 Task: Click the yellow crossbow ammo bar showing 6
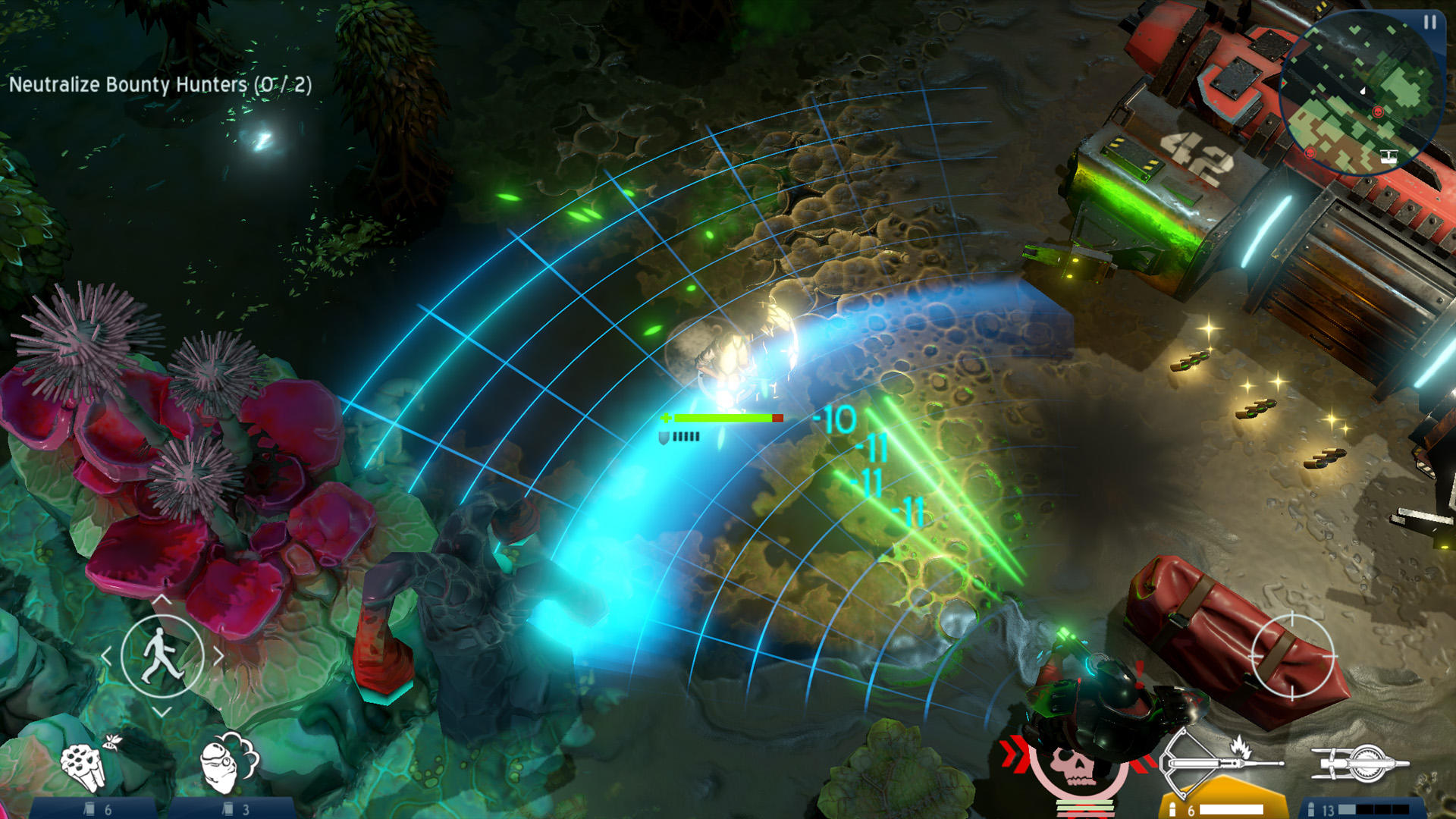coord(1231,810)
